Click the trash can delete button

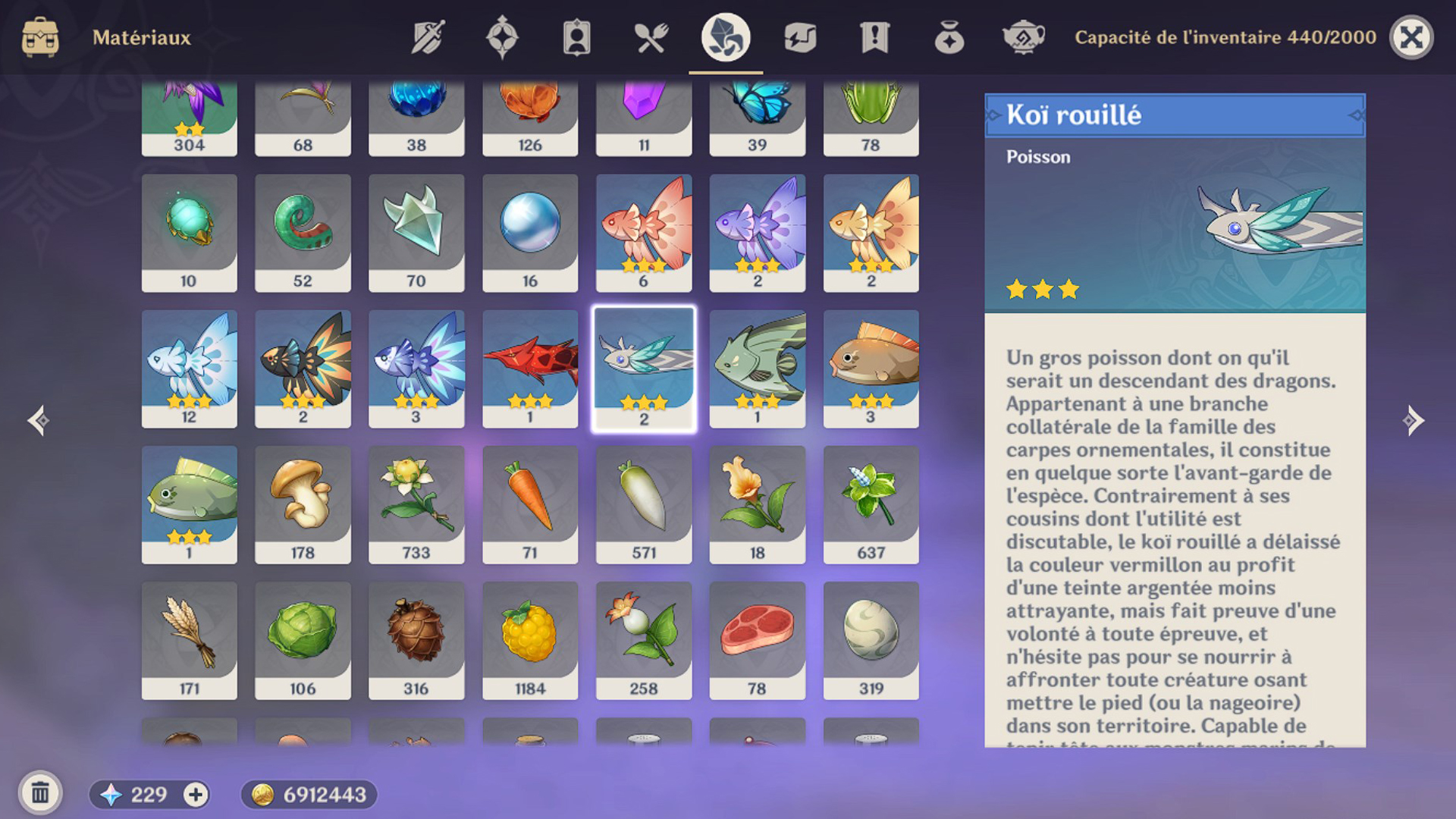(40, 794)
